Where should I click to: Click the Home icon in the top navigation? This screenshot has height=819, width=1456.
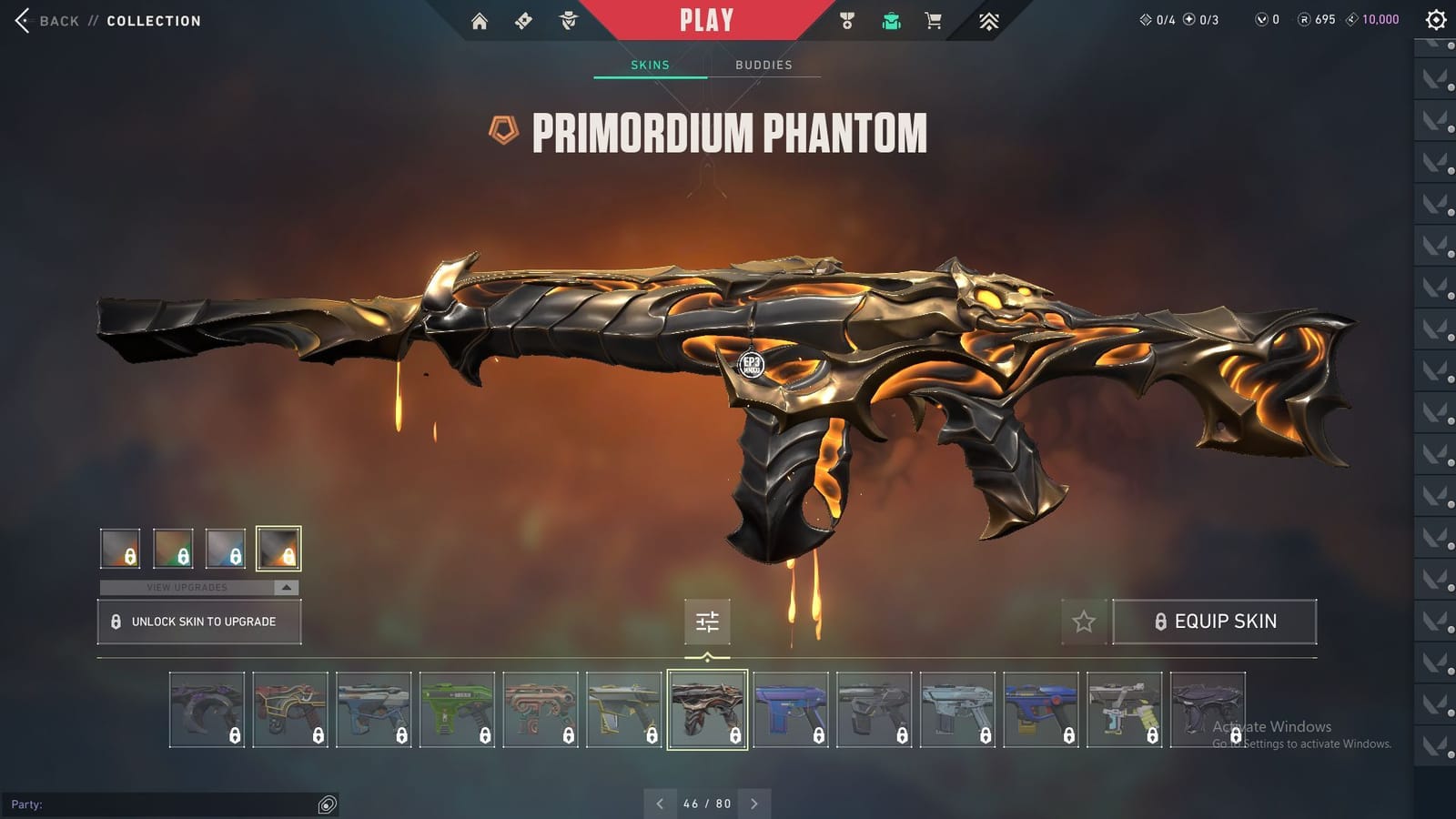click(480, 19)
